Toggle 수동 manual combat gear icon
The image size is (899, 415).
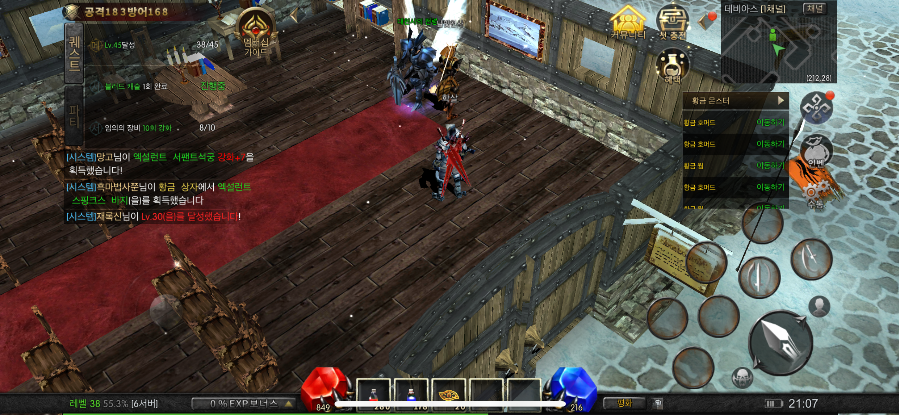point(813,190)
